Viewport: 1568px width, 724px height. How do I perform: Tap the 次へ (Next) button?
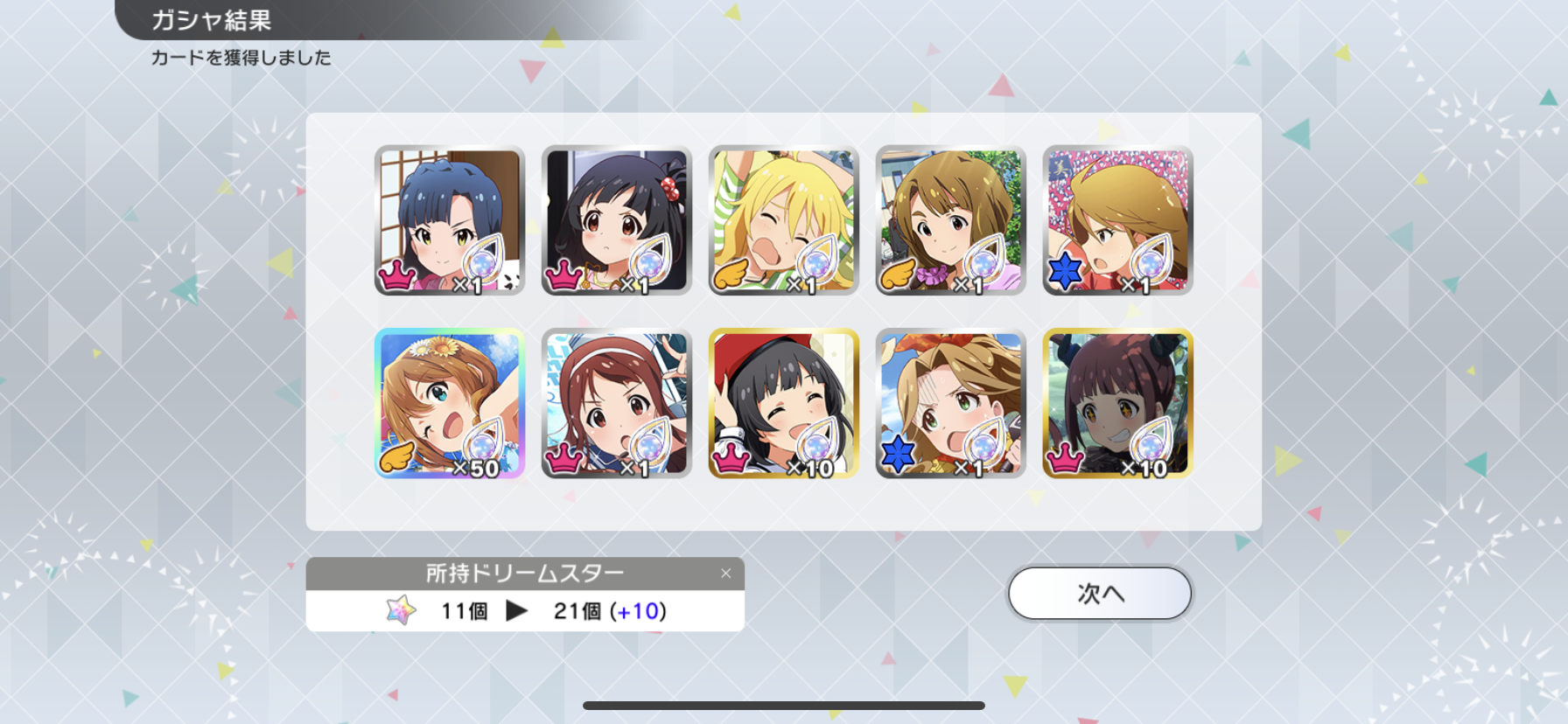pos(1100,594)
